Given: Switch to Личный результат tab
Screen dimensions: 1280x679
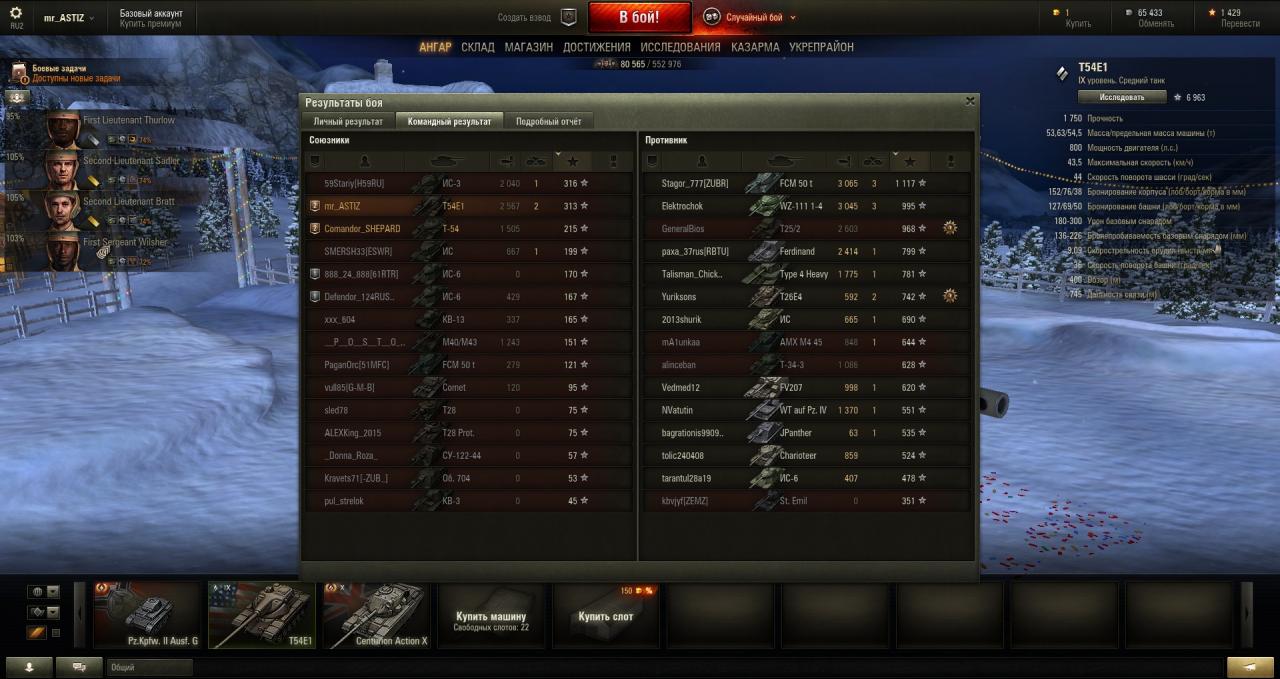Looking at the screenshot, I should click(x=348, y=121).
